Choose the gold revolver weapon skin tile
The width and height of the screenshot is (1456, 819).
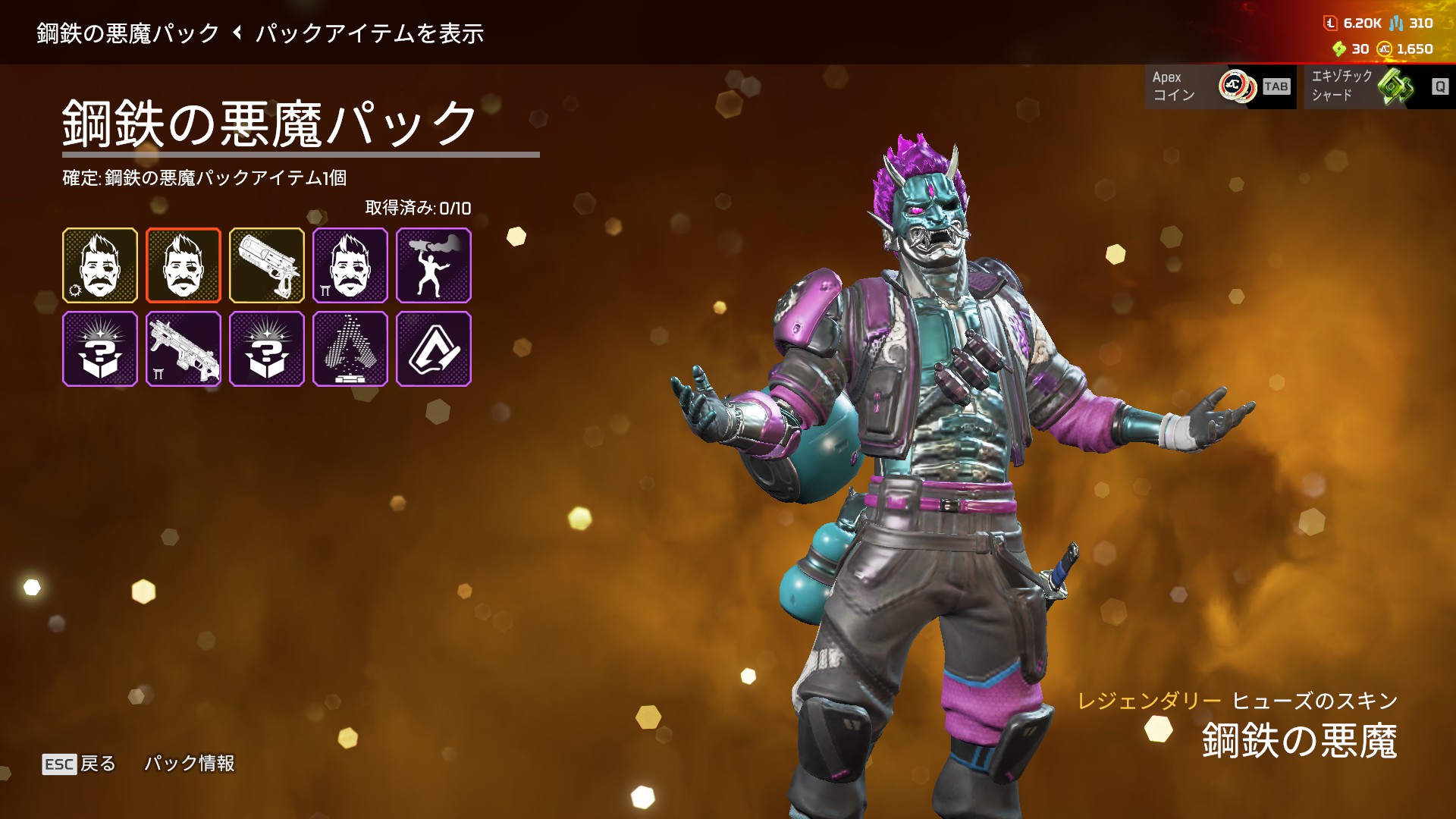point(267,265)
